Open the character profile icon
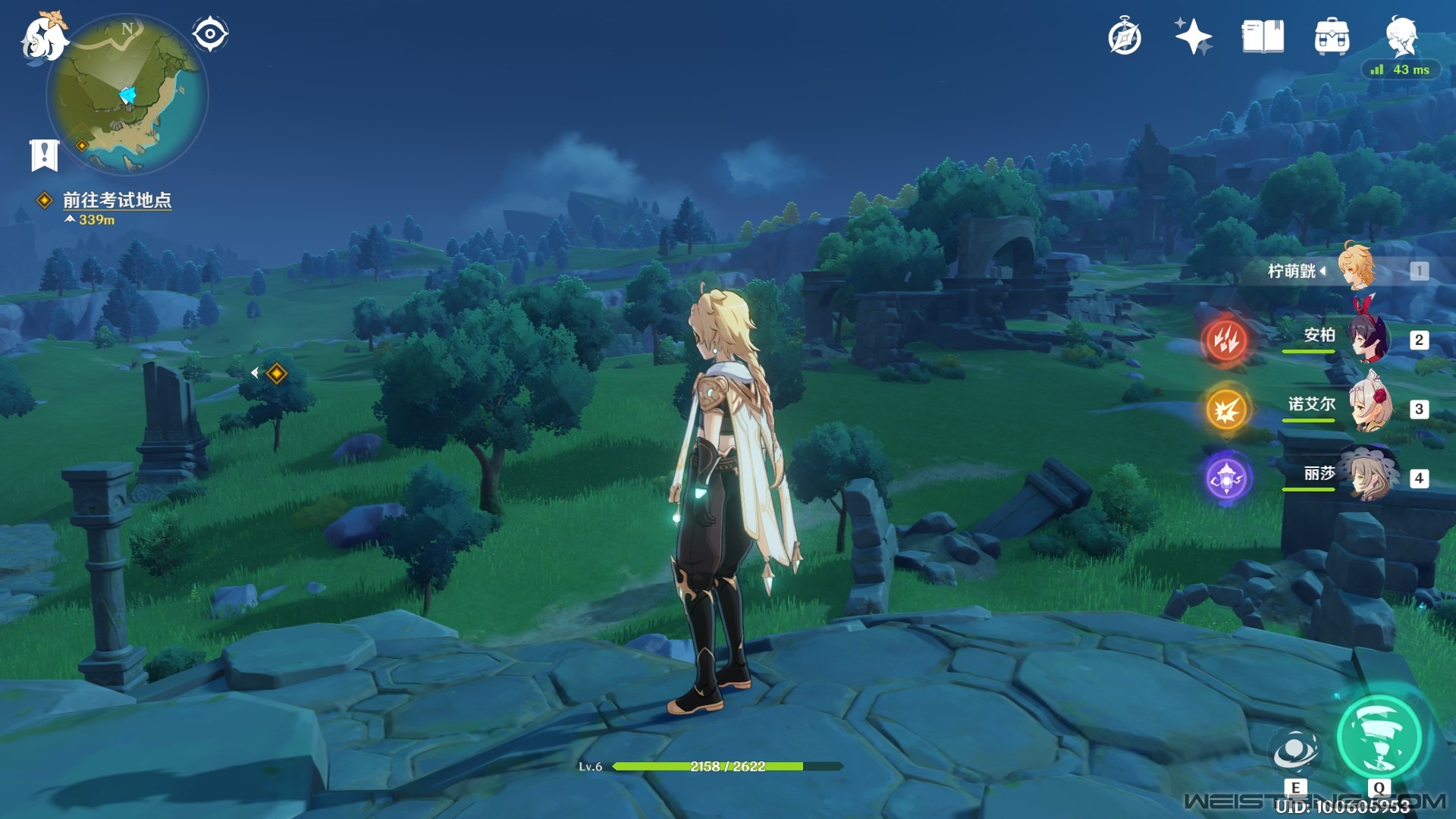The height and width of the screenshot is (819, 1456). (1401, 36)
